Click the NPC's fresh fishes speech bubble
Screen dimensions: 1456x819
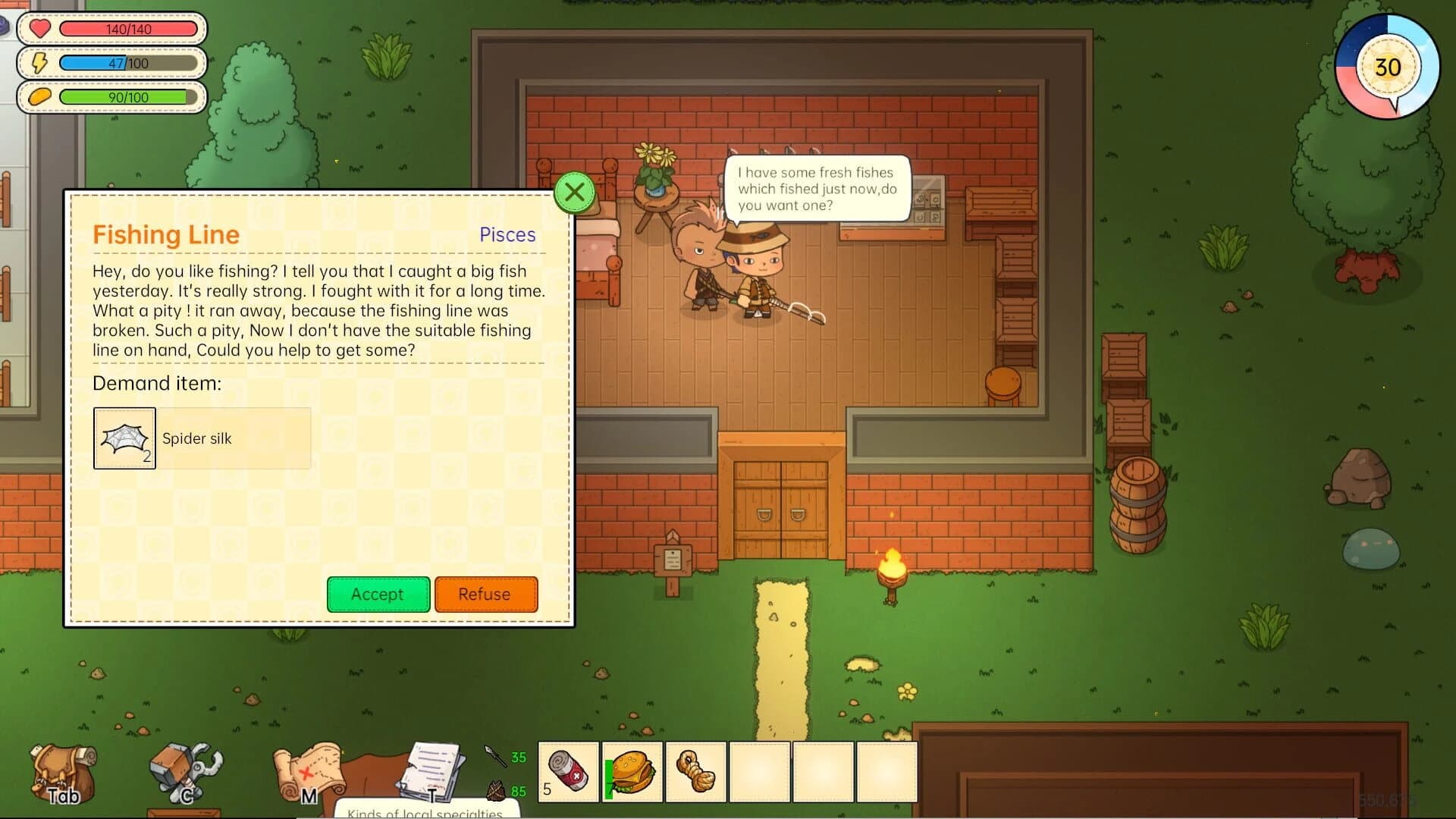816,189
